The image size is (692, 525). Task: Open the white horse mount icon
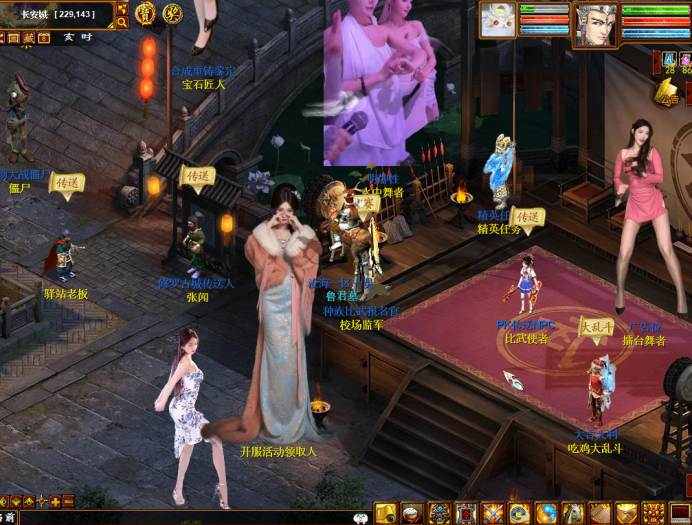click(x=573, y=513)
